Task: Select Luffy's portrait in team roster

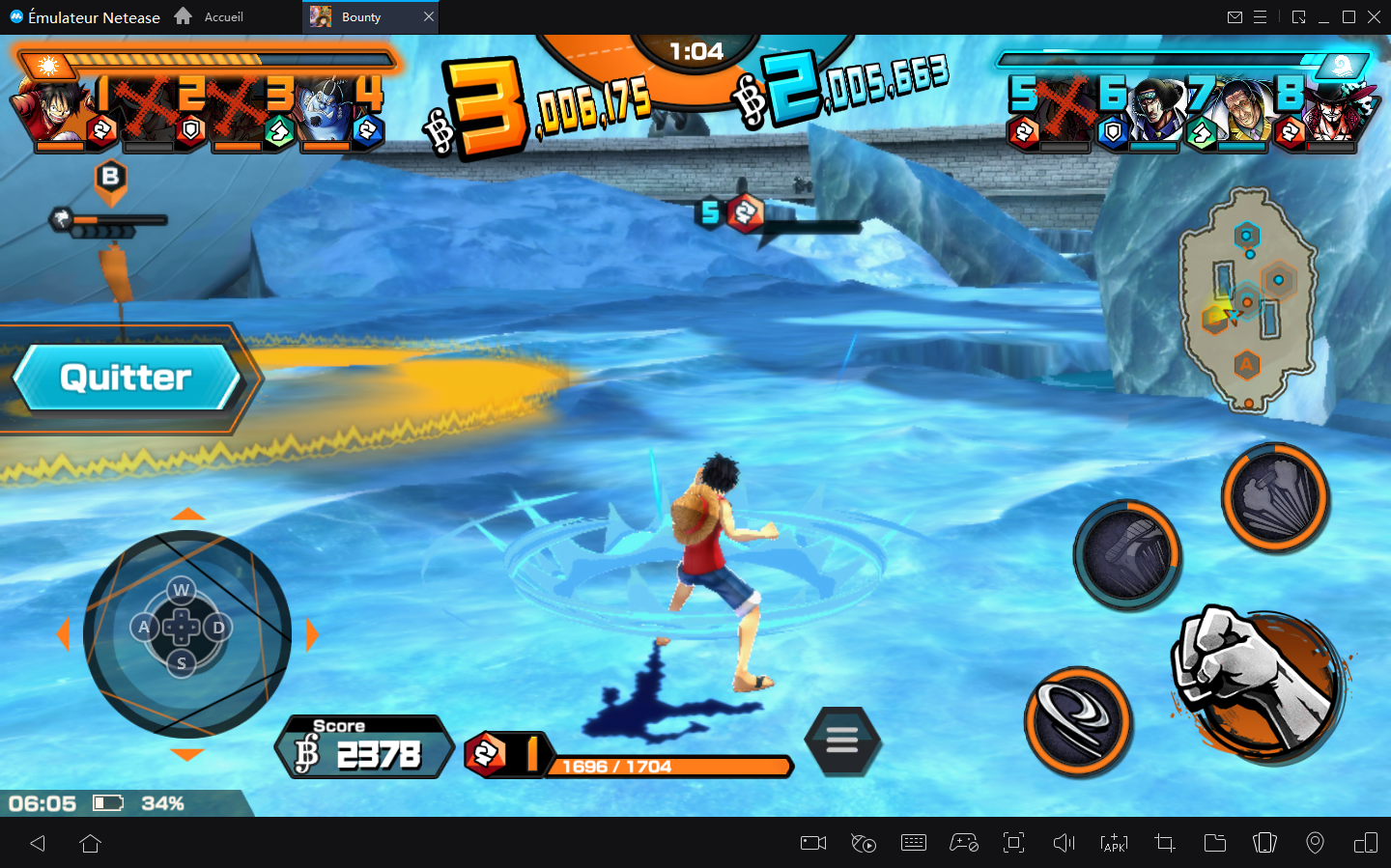Action: (x=48, y=108)
